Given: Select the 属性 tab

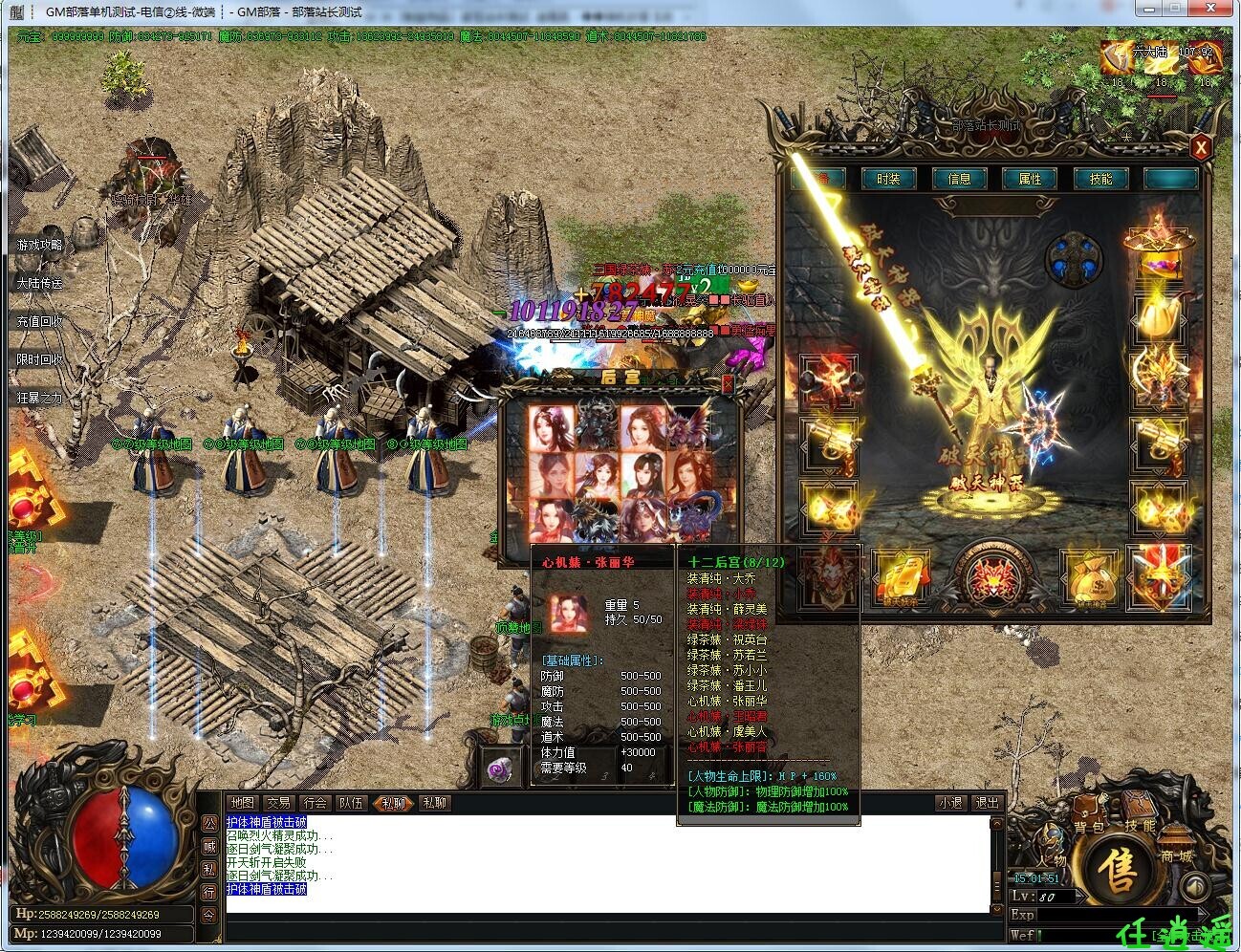Looking at the screenshot, I should 1030,179.
